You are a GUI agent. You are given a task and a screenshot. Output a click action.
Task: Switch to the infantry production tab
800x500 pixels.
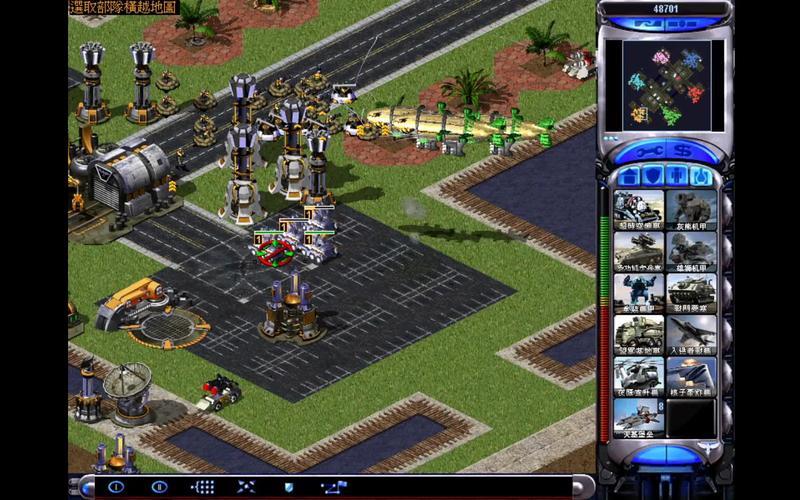pos(677,177)
